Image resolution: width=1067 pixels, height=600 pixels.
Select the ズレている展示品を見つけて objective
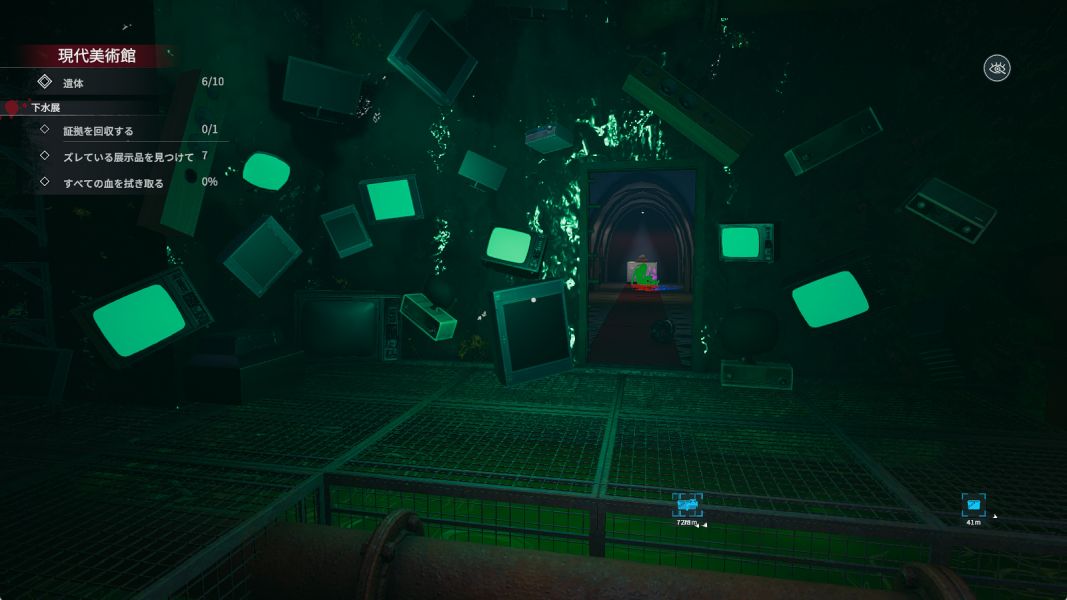coord(128,156)
